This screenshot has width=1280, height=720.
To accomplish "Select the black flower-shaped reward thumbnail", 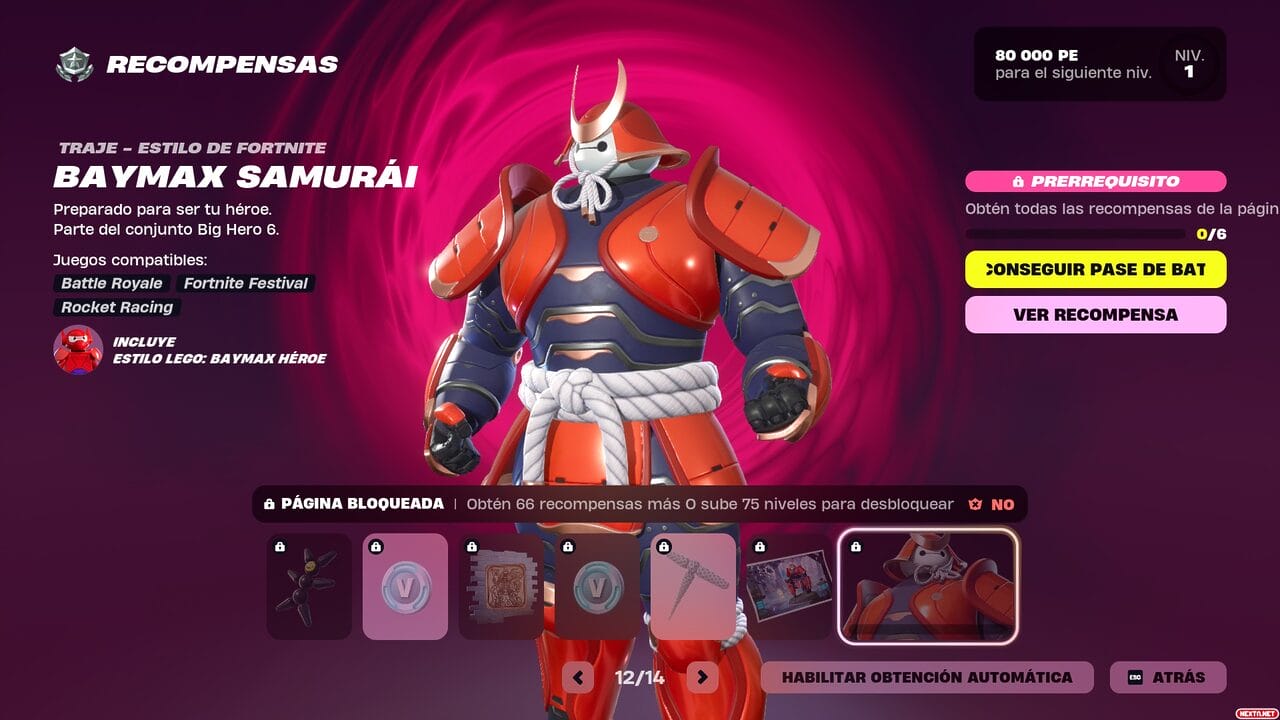I will [x=309, y=586].
